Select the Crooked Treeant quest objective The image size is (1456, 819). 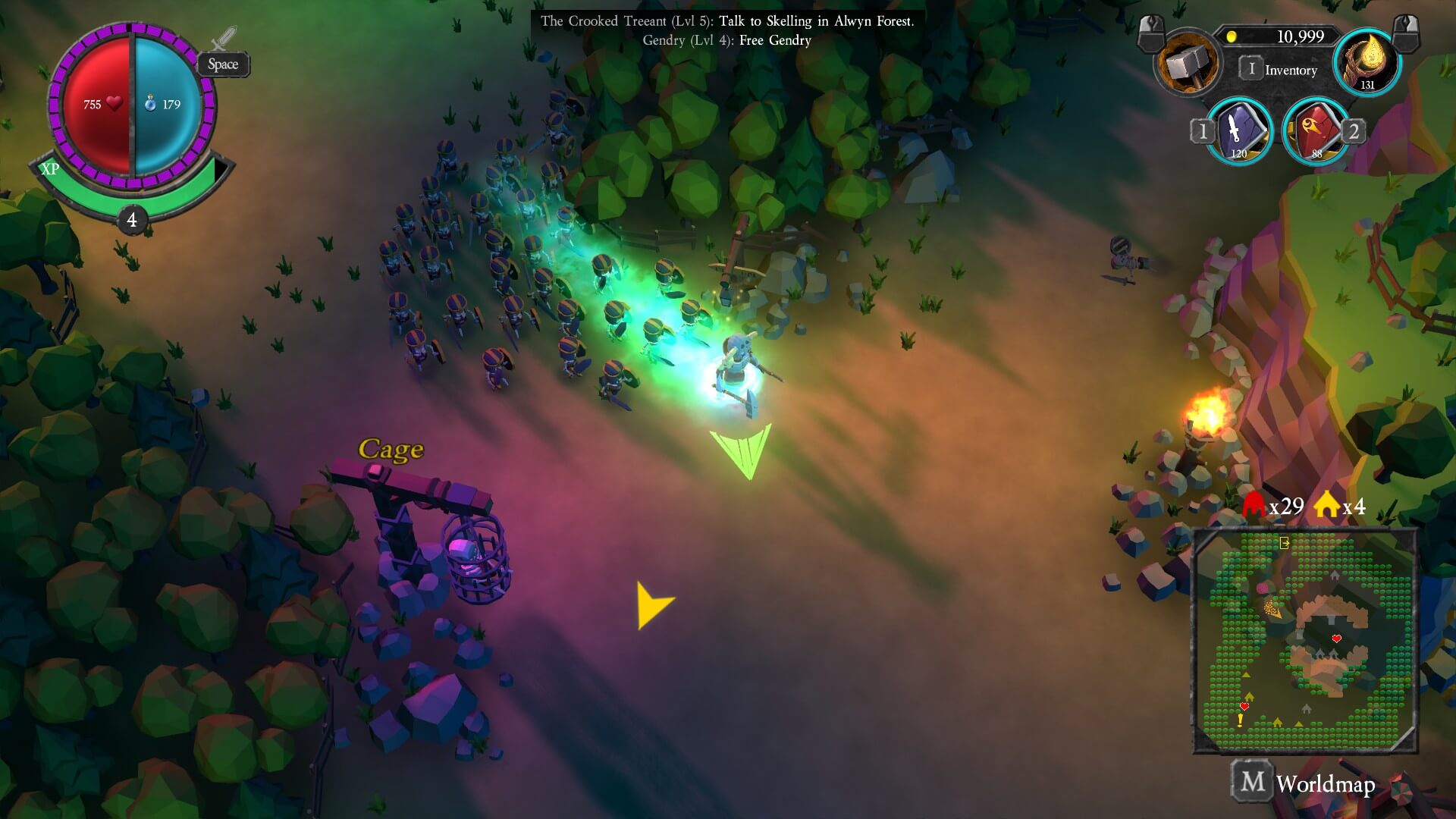tap(726, 21)
